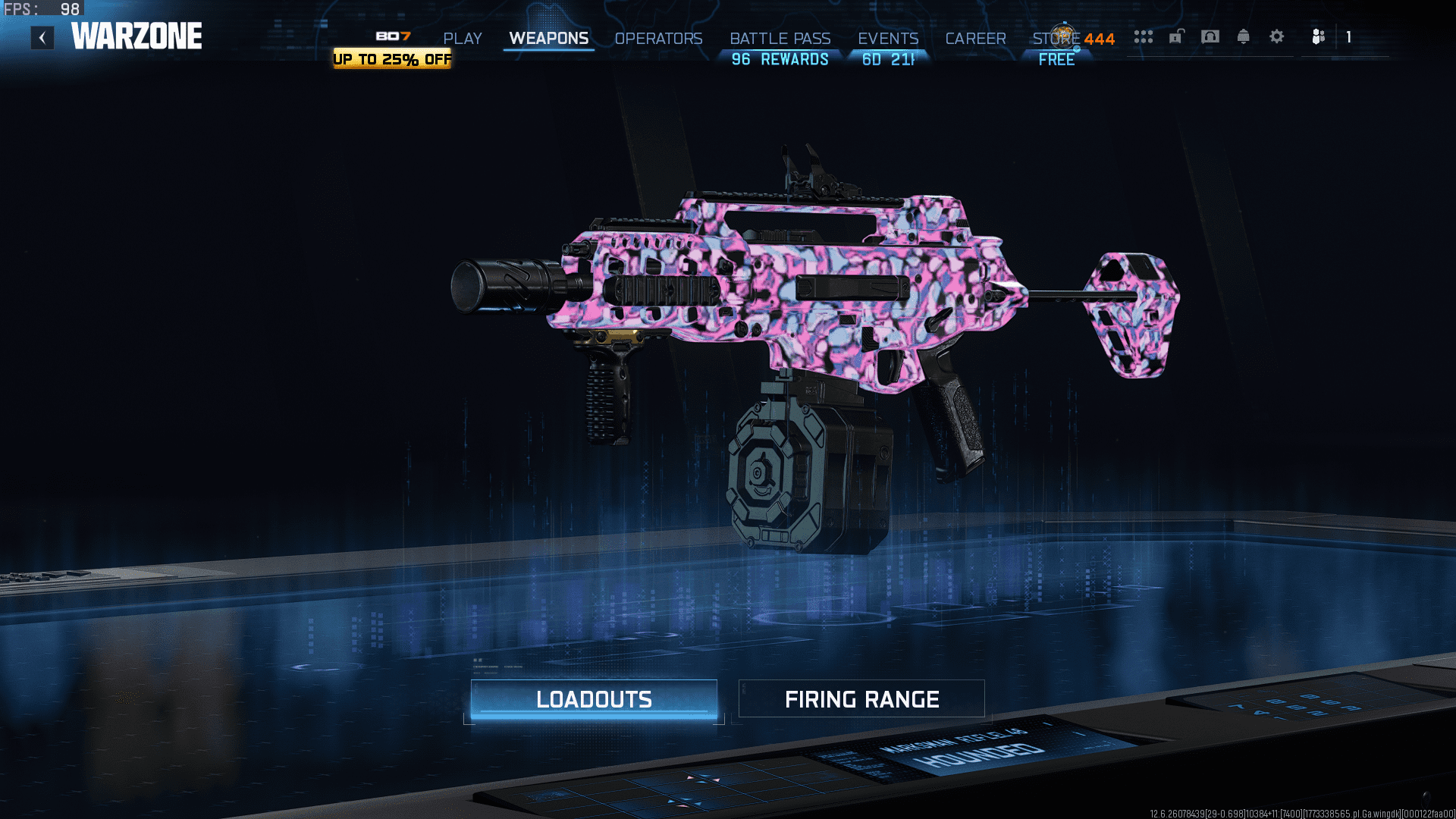Go back using the arrow button
Screen dimensions: 1456x819
coord(42,37)
